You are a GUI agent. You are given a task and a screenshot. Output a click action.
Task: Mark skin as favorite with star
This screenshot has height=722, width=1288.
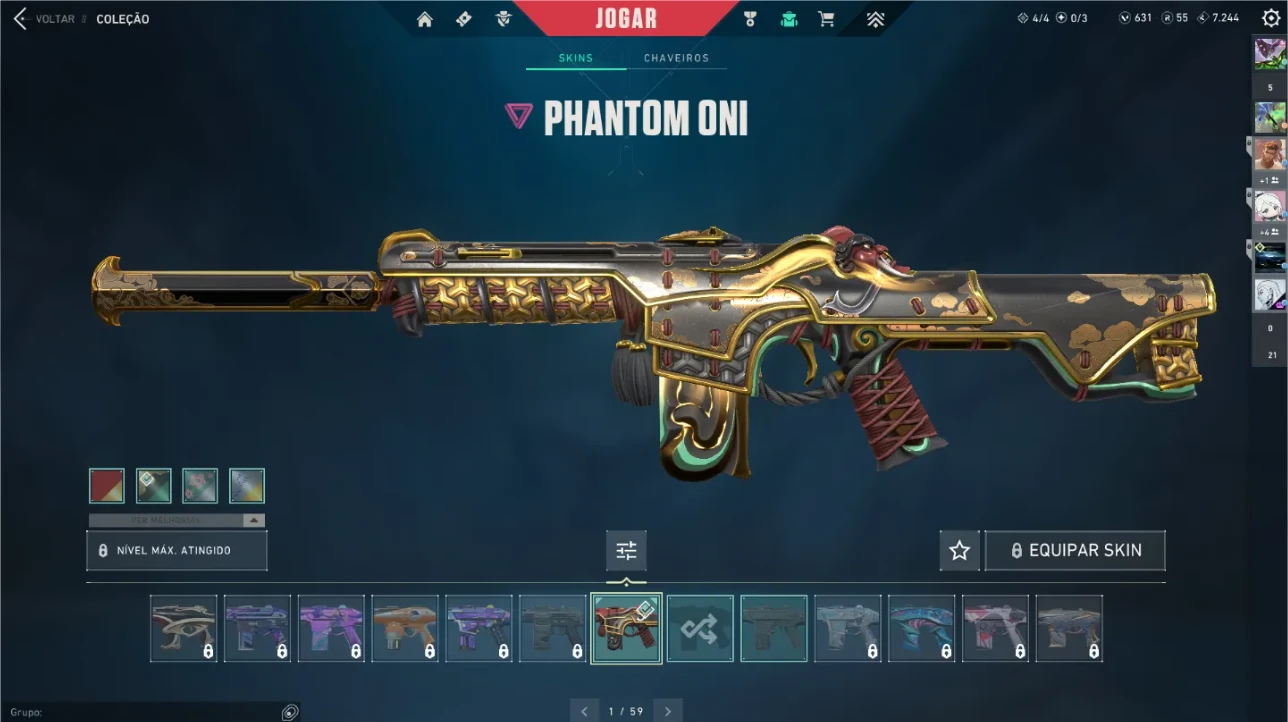[960, 551]
